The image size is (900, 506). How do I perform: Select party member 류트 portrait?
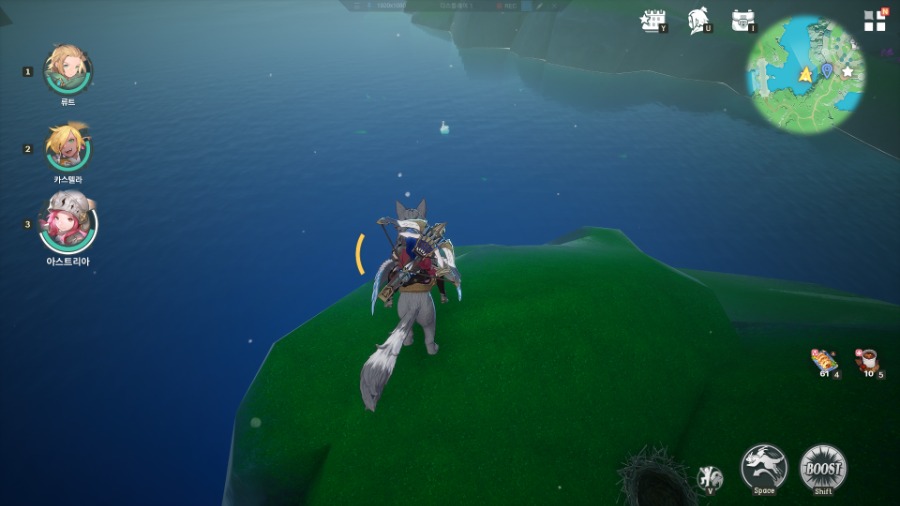click(68, 69)
